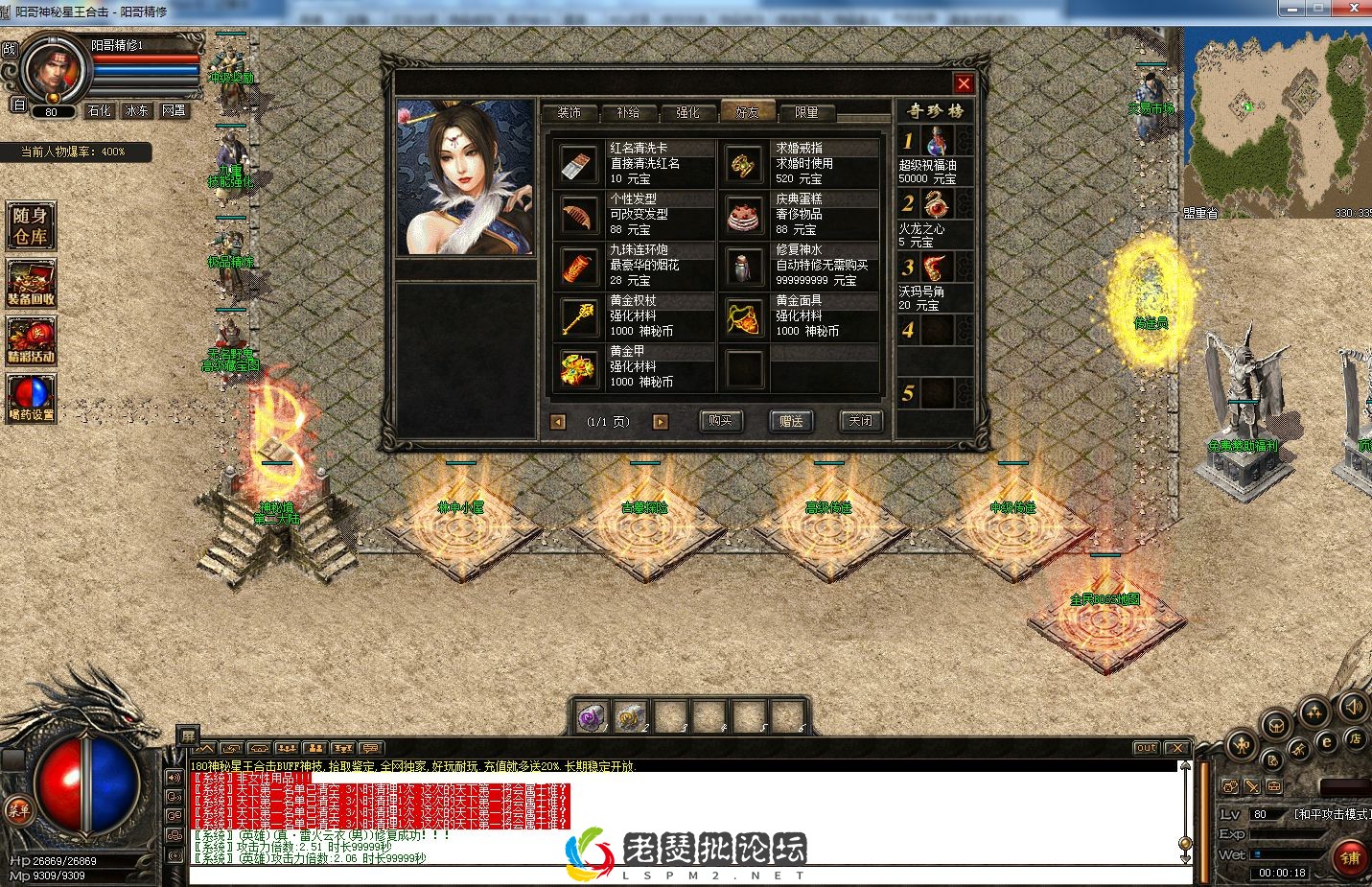Collapse the chat box using the out button
1372x887 pixels.
tap(1145, 747)
